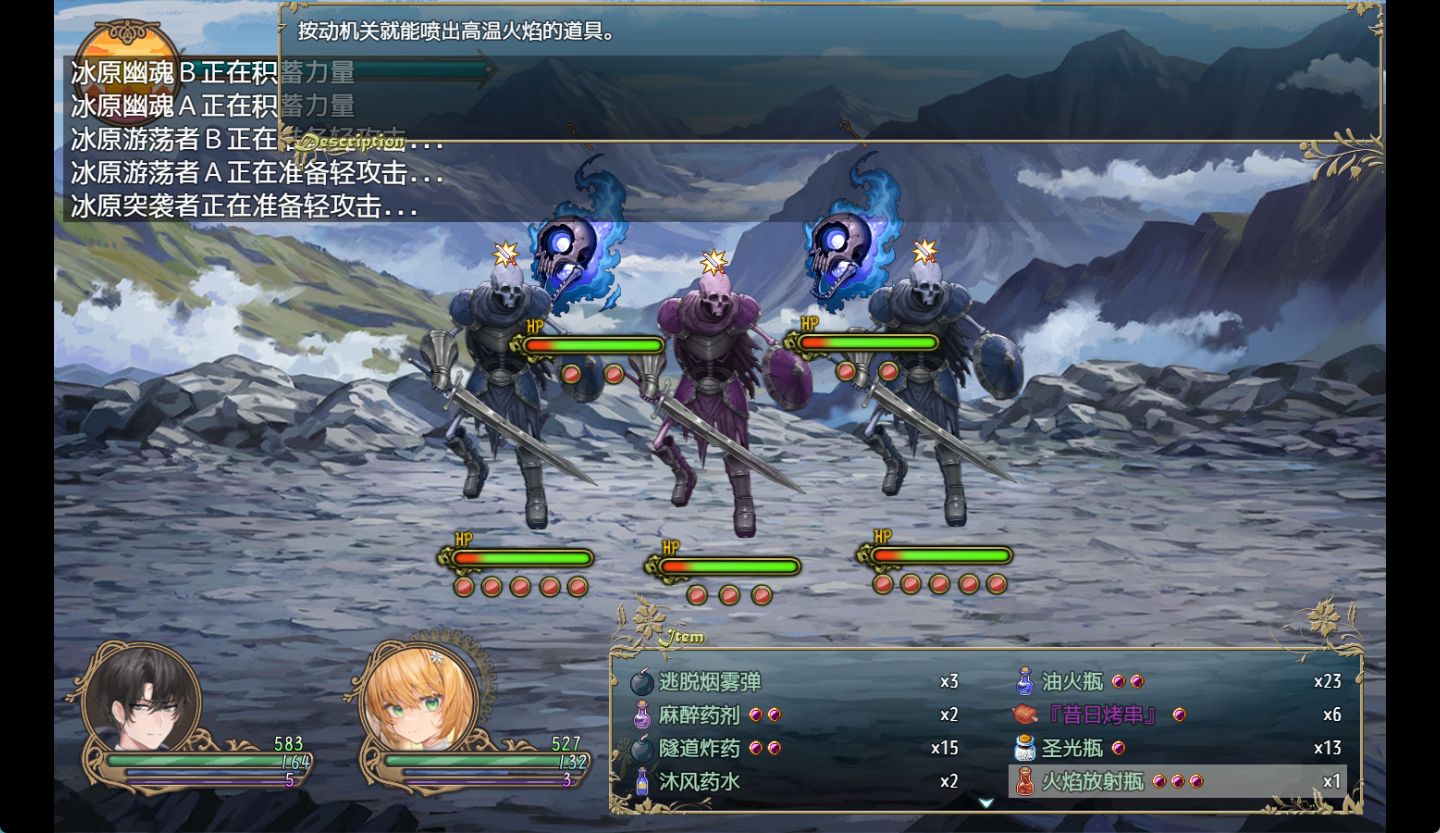Select 逃脱烟雾弹 in the item list

pyautogui.click(x=710, y=682)
